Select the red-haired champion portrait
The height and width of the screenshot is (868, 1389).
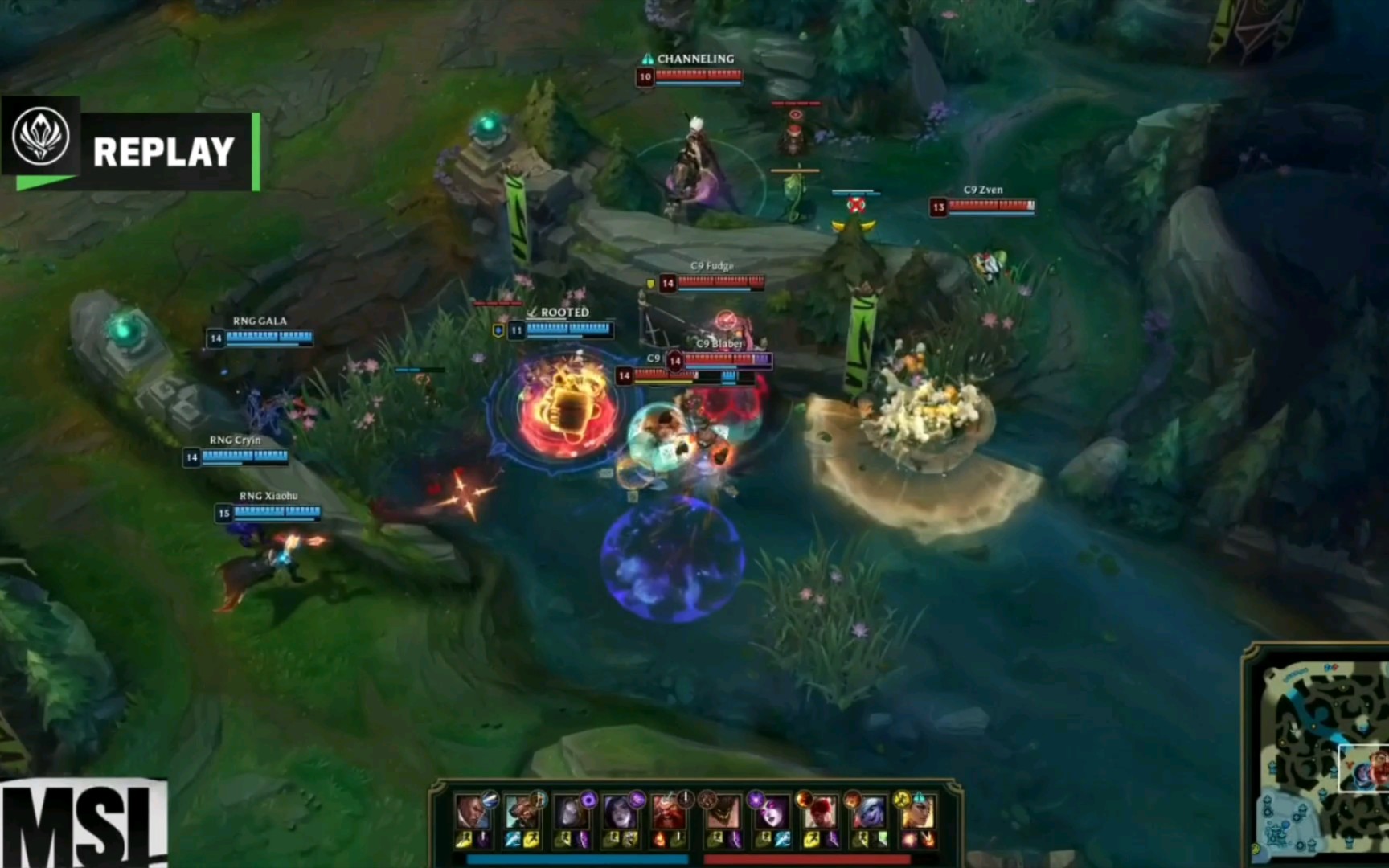tap(819, 811)
